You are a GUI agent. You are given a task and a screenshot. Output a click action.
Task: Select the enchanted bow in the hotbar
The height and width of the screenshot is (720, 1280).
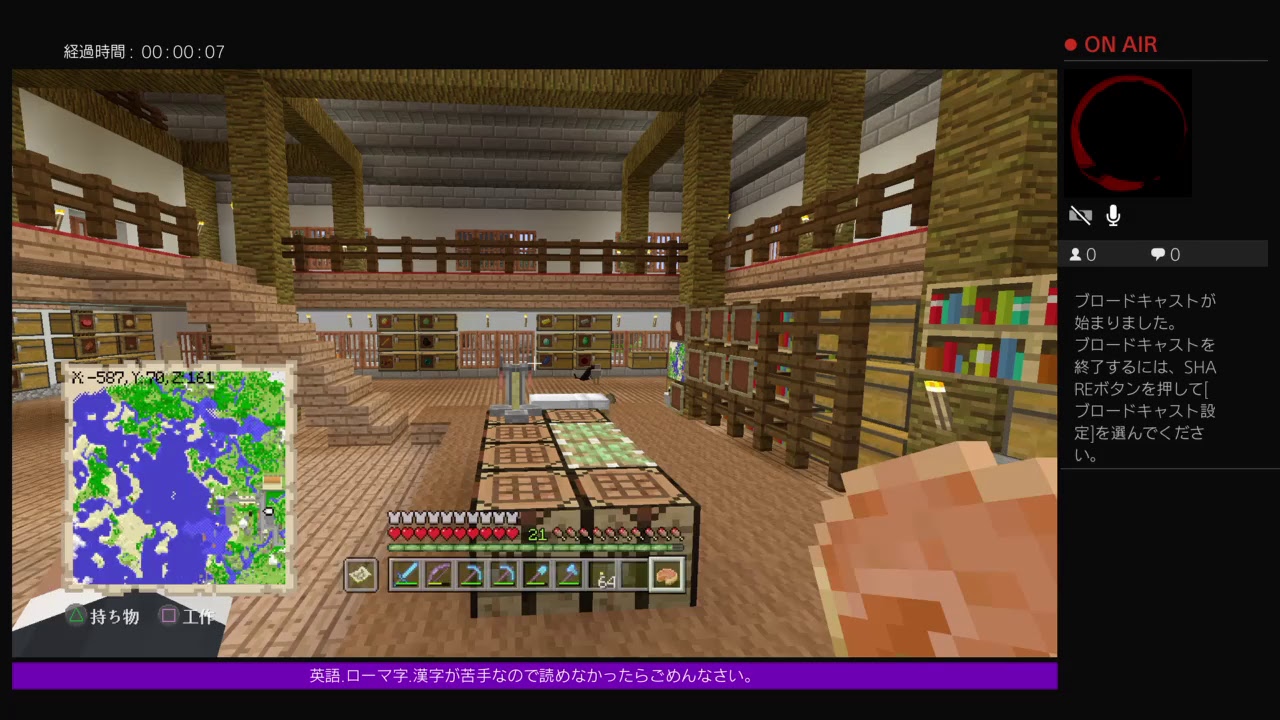(439, 573)
